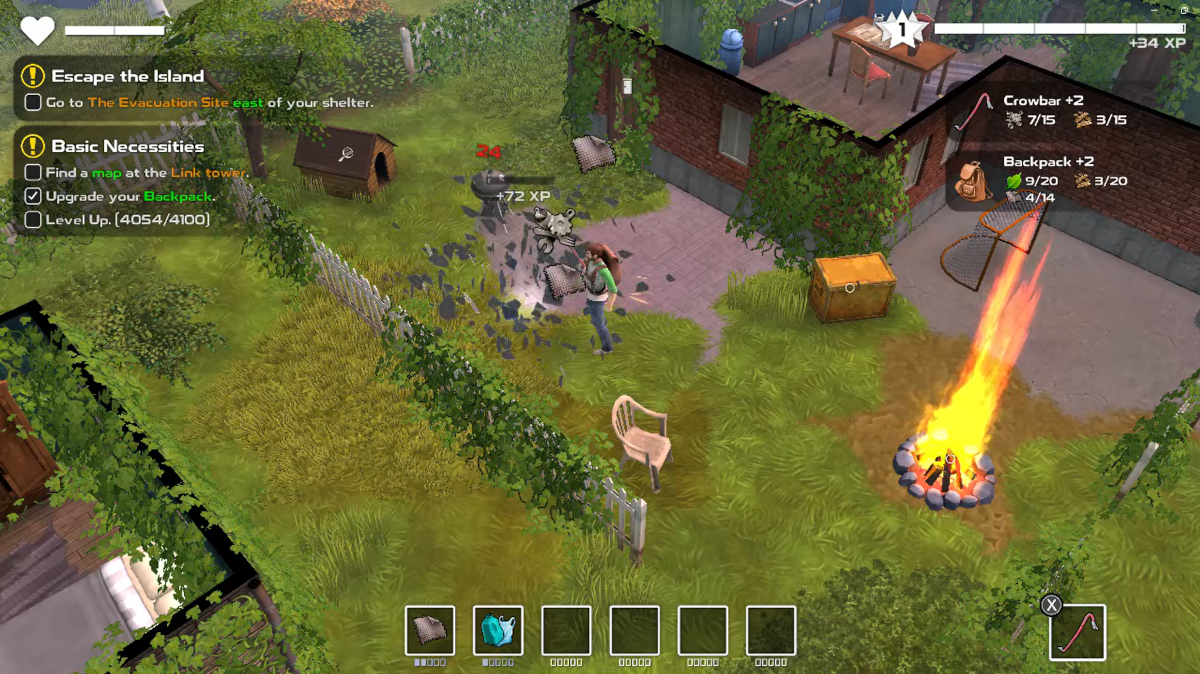
Task: Click the Evacuation Site objective checkbox
Action: (x=33, y=102)
